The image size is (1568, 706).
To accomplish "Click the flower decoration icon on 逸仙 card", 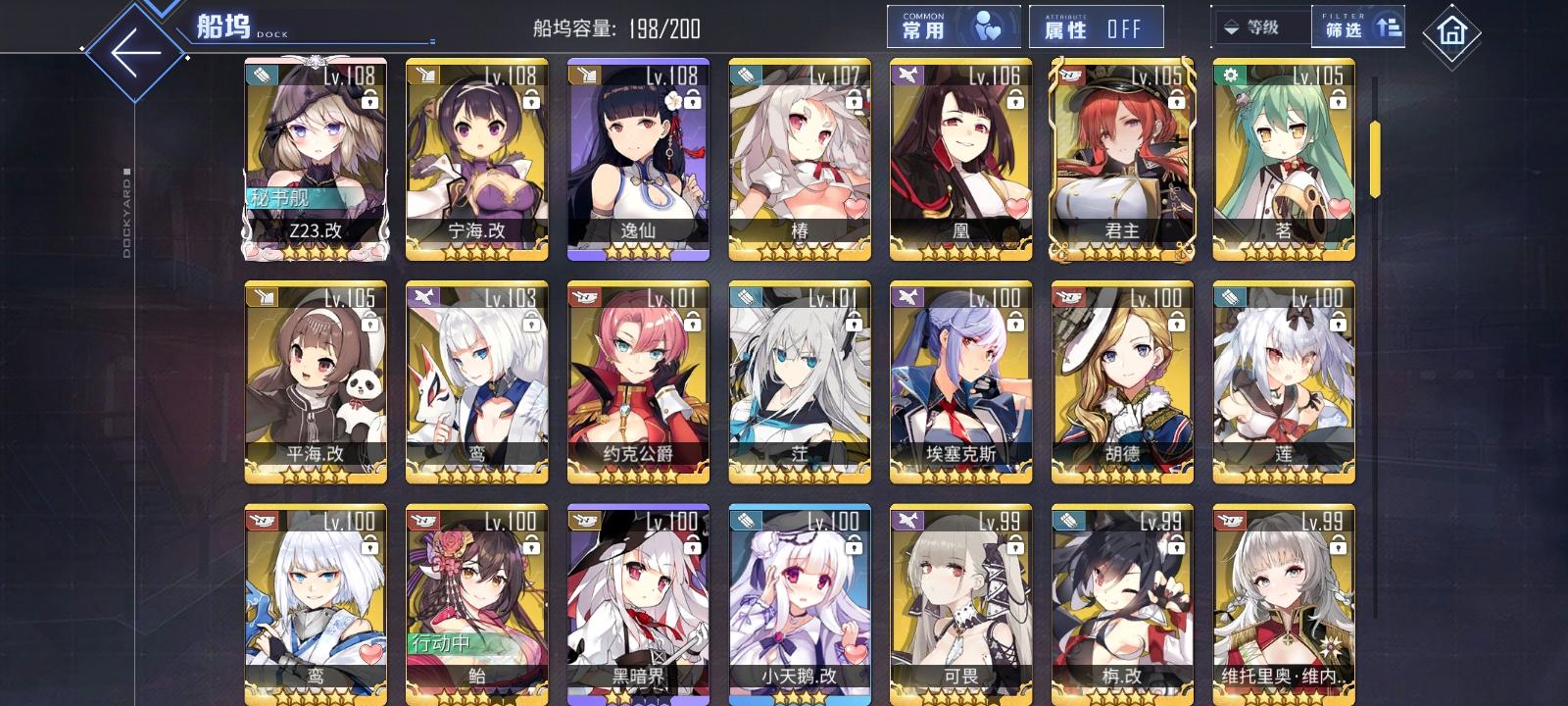I will click(672, 102).
